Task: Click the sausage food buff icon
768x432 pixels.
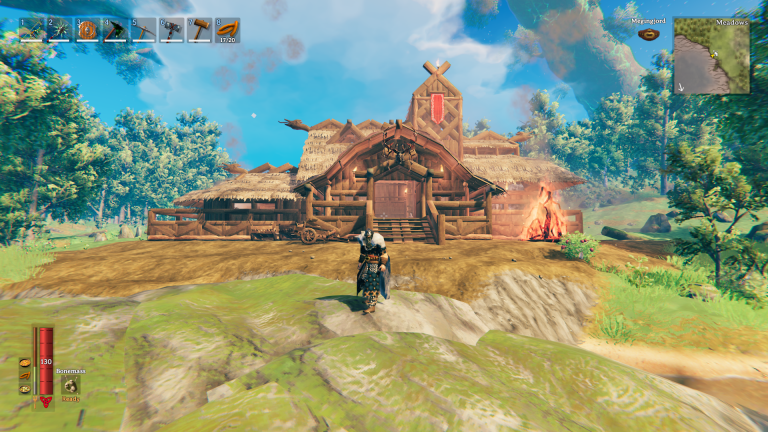Action: 24,377
